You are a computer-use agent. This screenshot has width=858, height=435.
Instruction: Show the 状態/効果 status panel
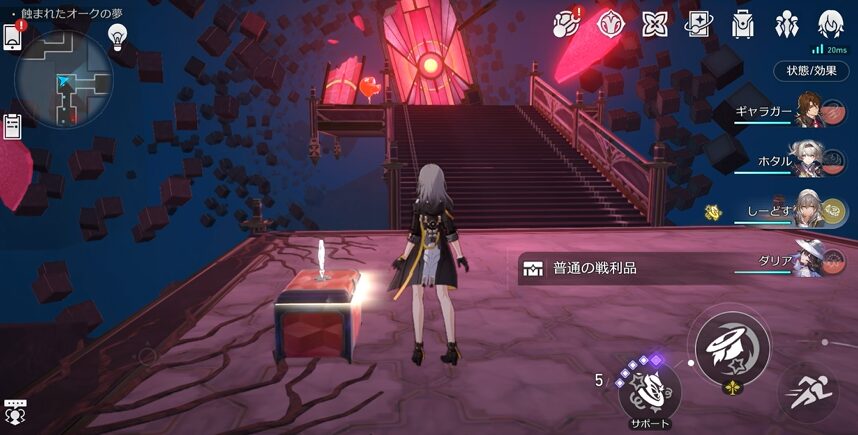point(811,71)
